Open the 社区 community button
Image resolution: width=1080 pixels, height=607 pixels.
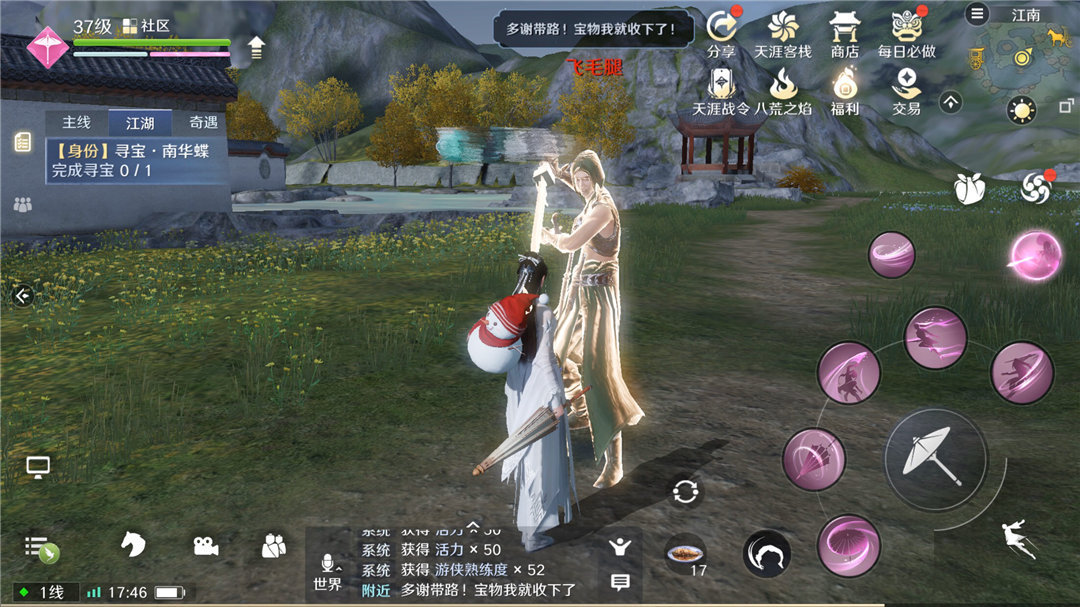pyautogui.click(x=147, y=26)
